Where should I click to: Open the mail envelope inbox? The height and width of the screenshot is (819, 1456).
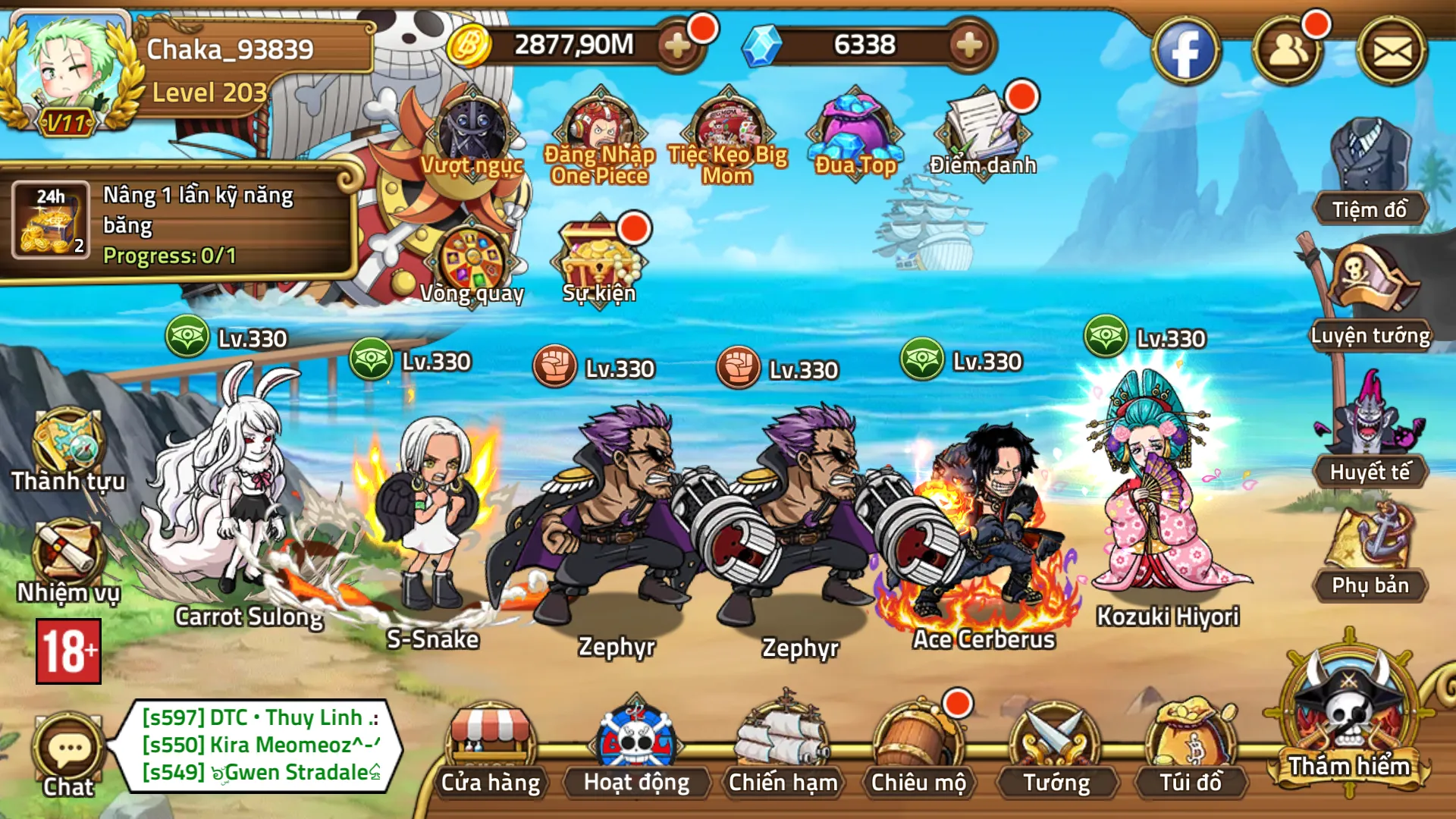point(1392,52)
